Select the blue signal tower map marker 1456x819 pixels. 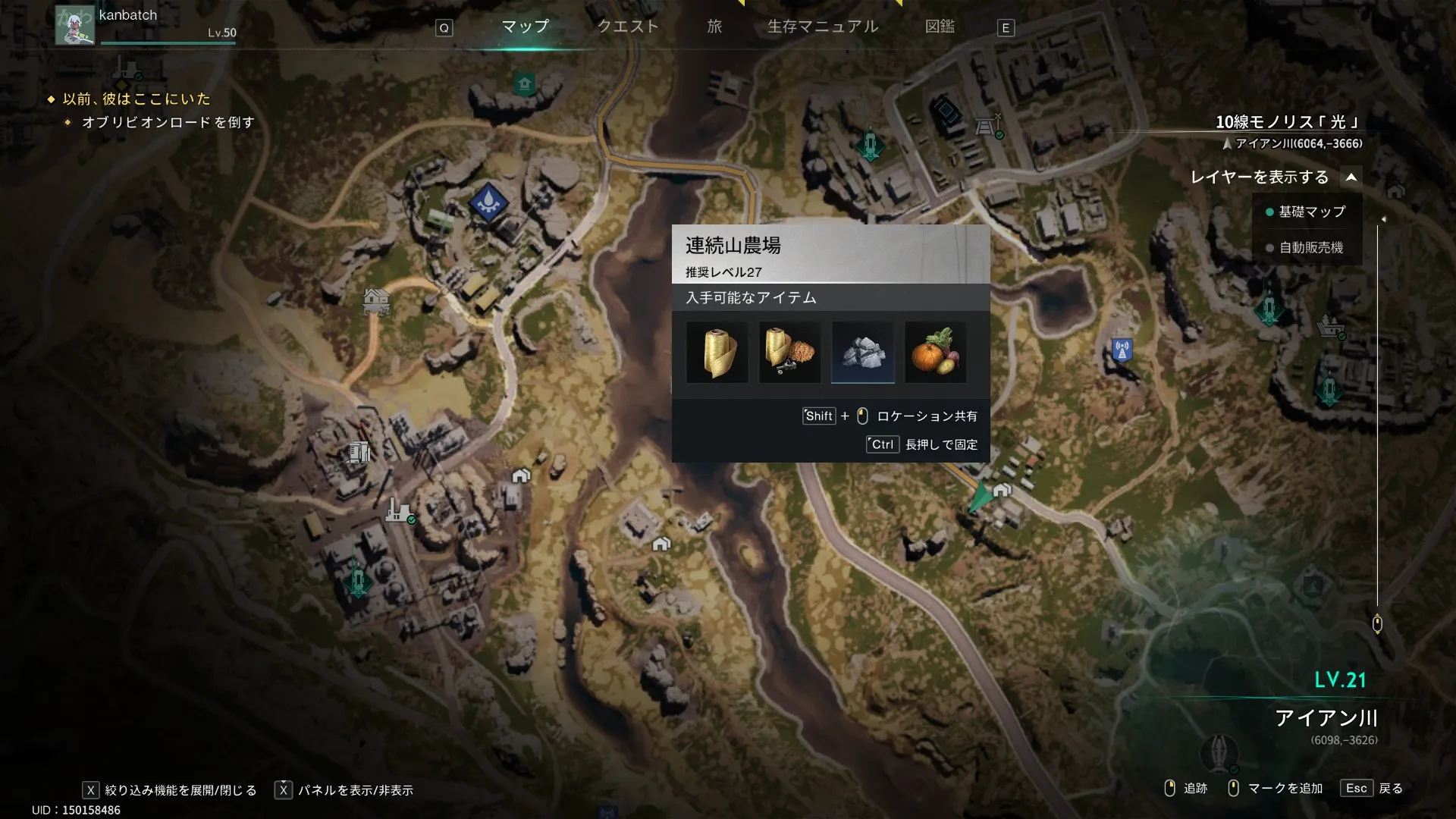[1122, 350]
